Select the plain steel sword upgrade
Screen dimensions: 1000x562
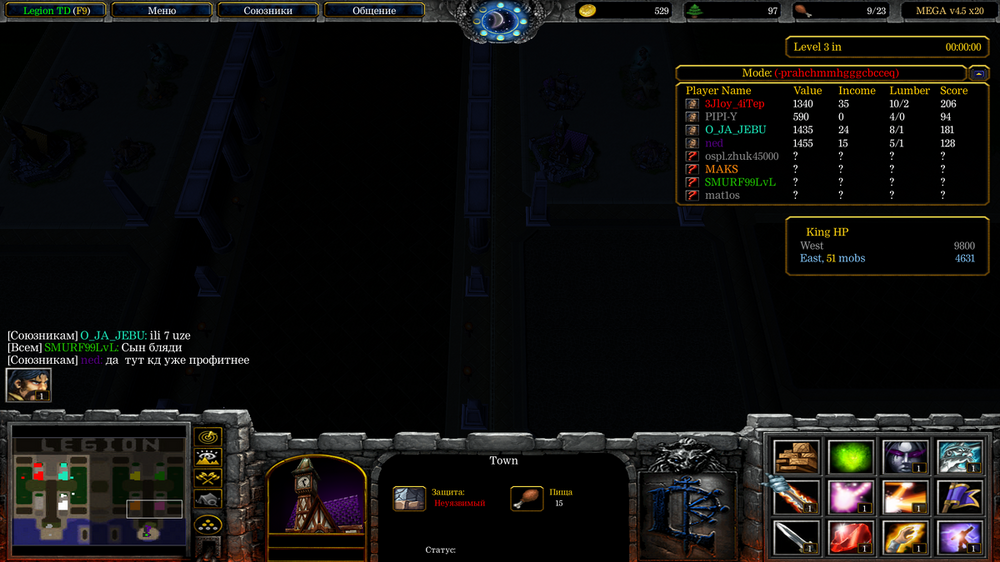[797, 538]
